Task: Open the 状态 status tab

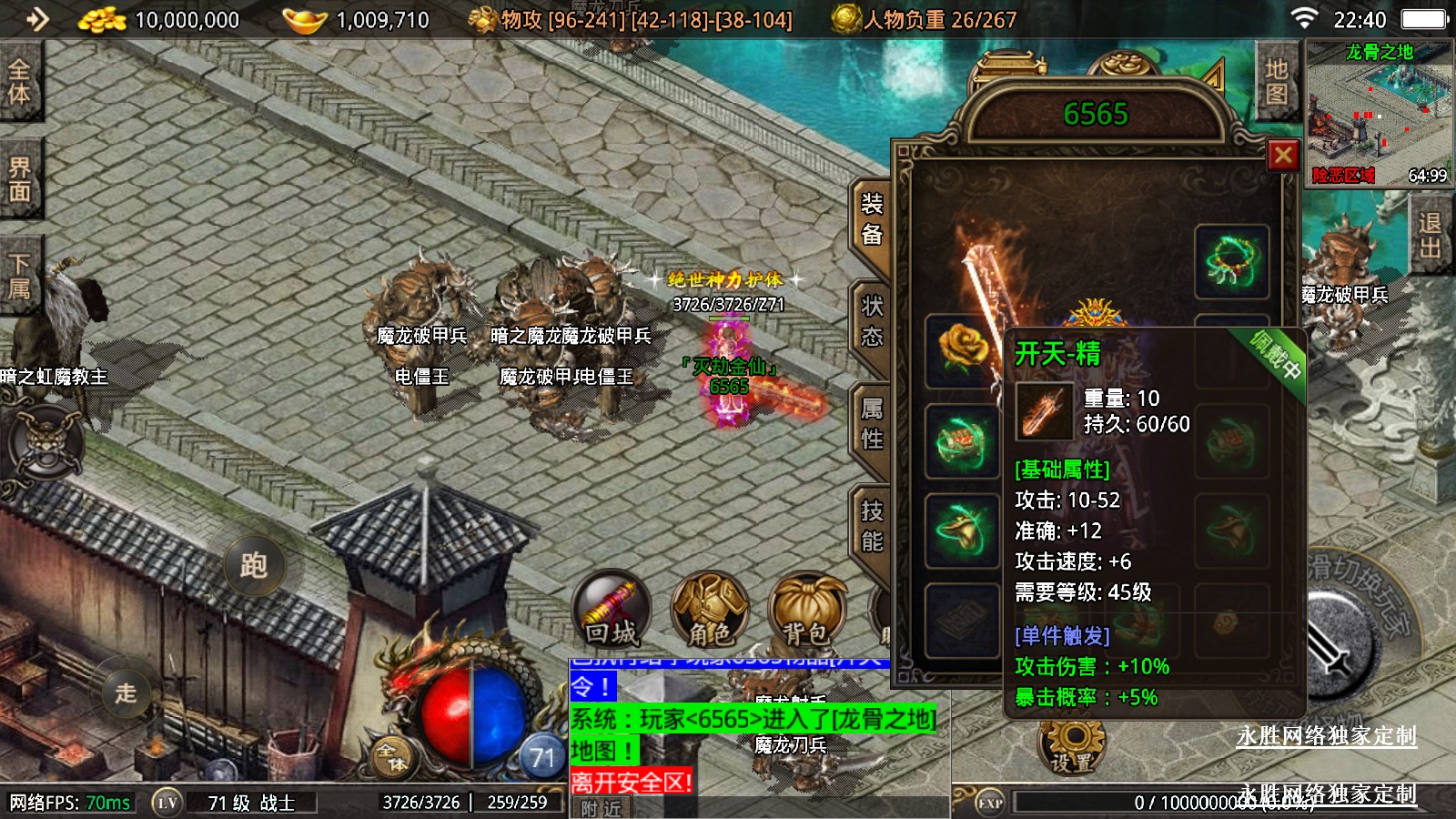Action: click(x=872, y=321)
